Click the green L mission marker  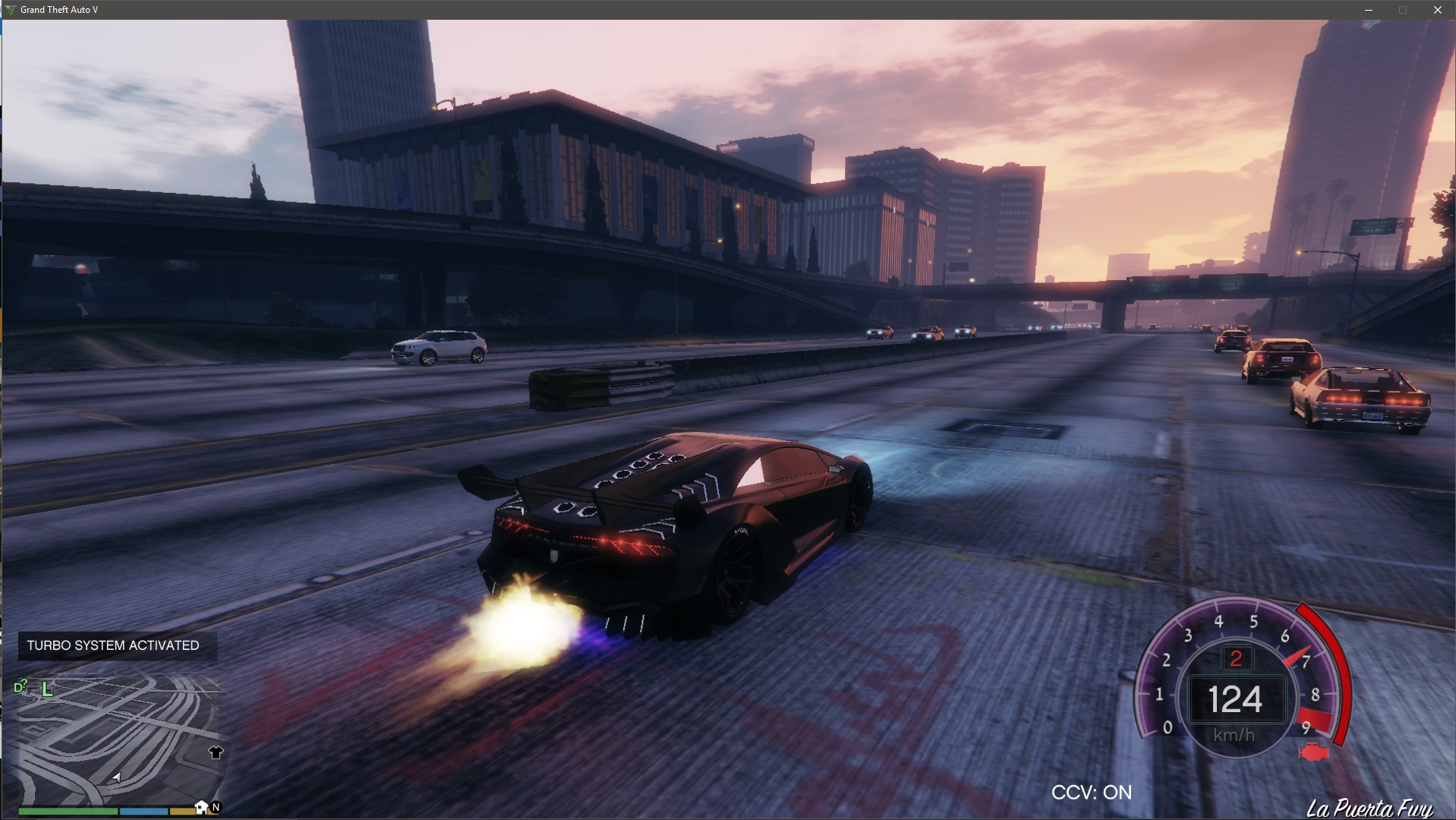(47, 689)
